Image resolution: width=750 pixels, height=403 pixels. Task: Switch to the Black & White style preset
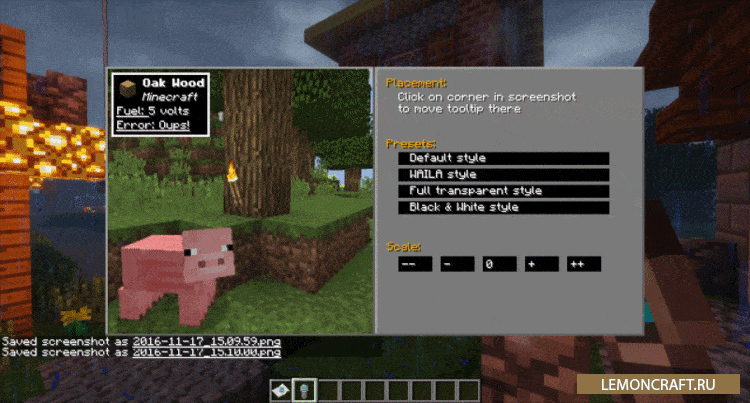point(503,207)
